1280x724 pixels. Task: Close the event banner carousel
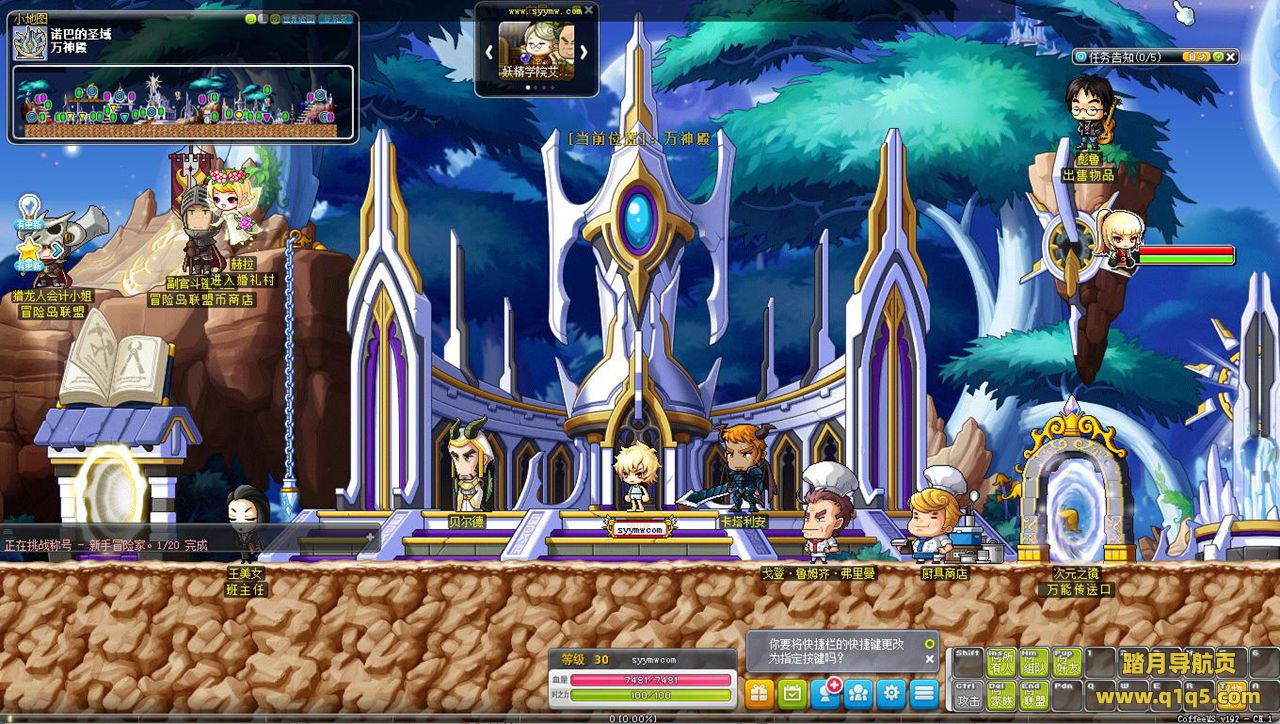click(x=589, y=10)
